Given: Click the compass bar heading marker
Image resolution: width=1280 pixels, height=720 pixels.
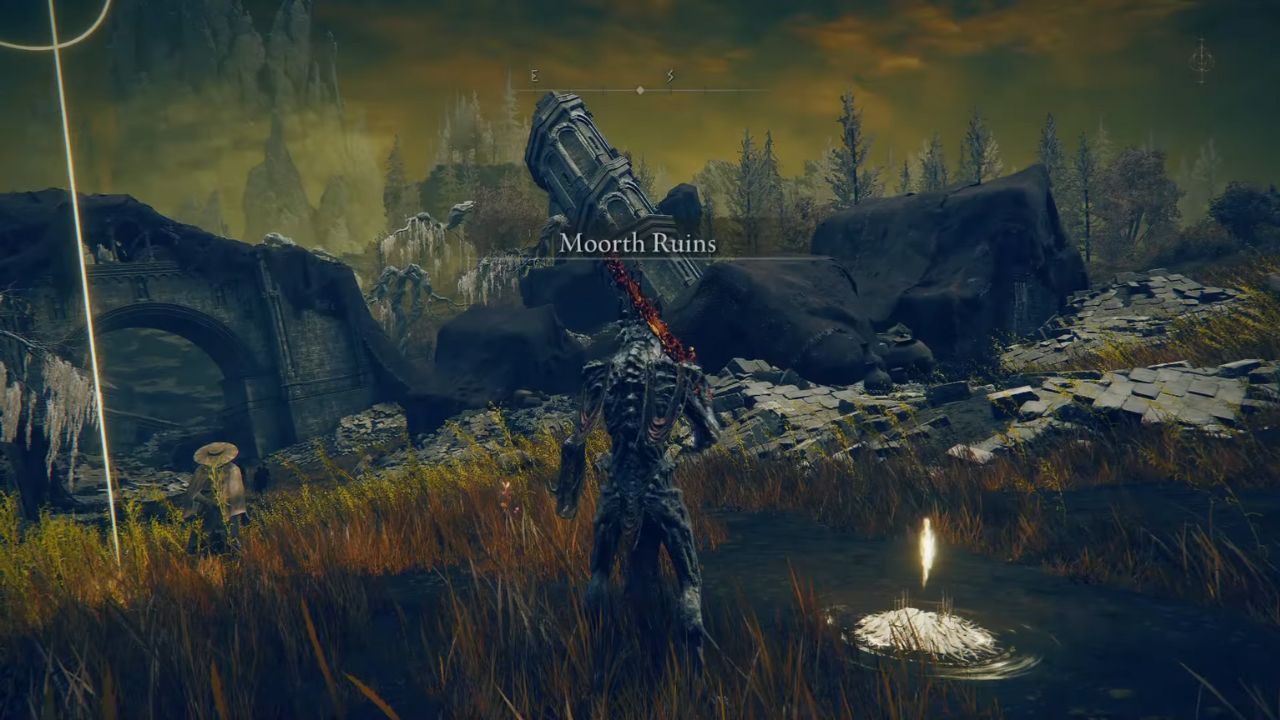Looking at the screenshot, I should 640,90.
